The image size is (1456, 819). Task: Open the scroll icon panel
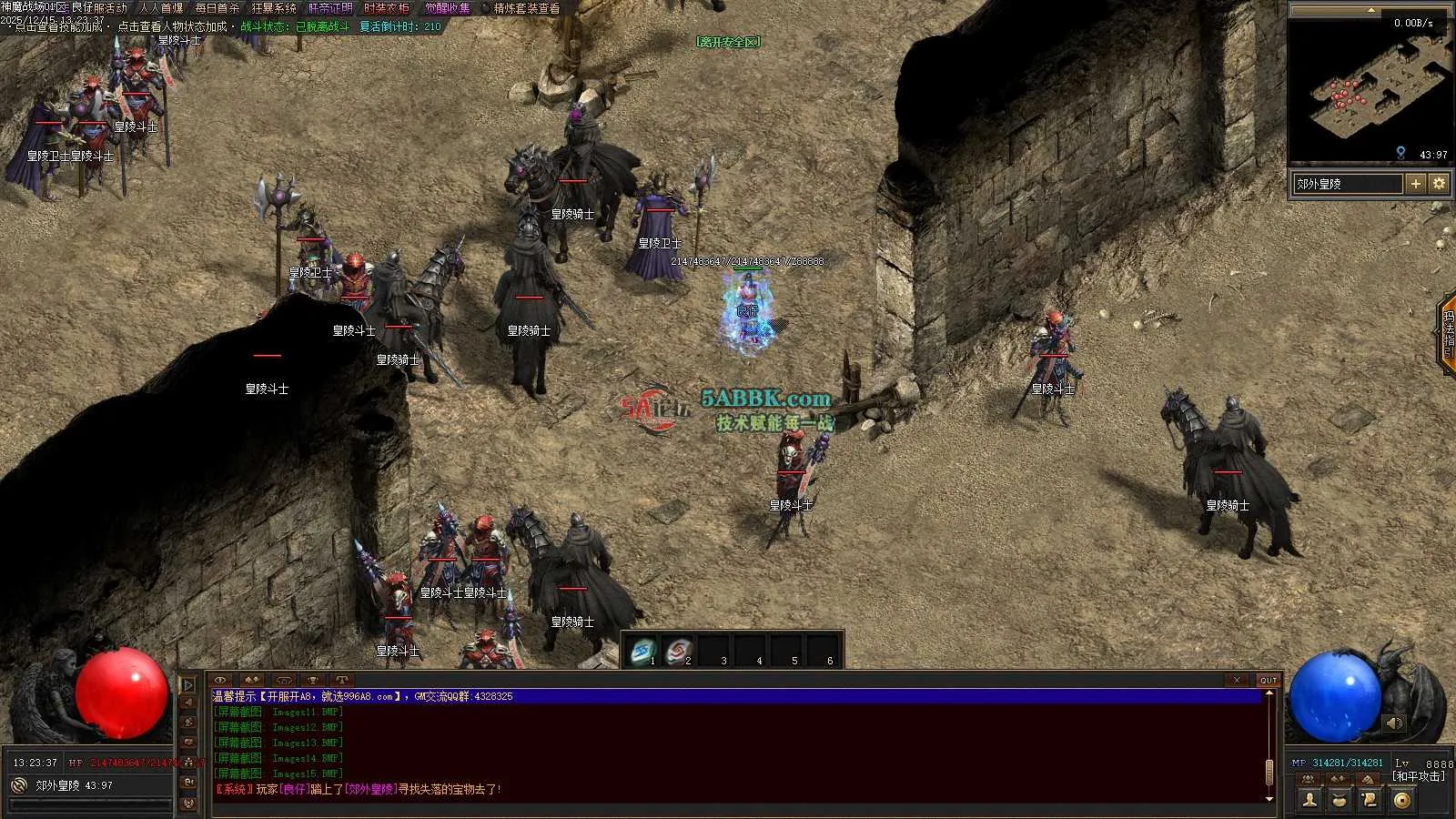pyautogui.click(x=1370, y=800)
